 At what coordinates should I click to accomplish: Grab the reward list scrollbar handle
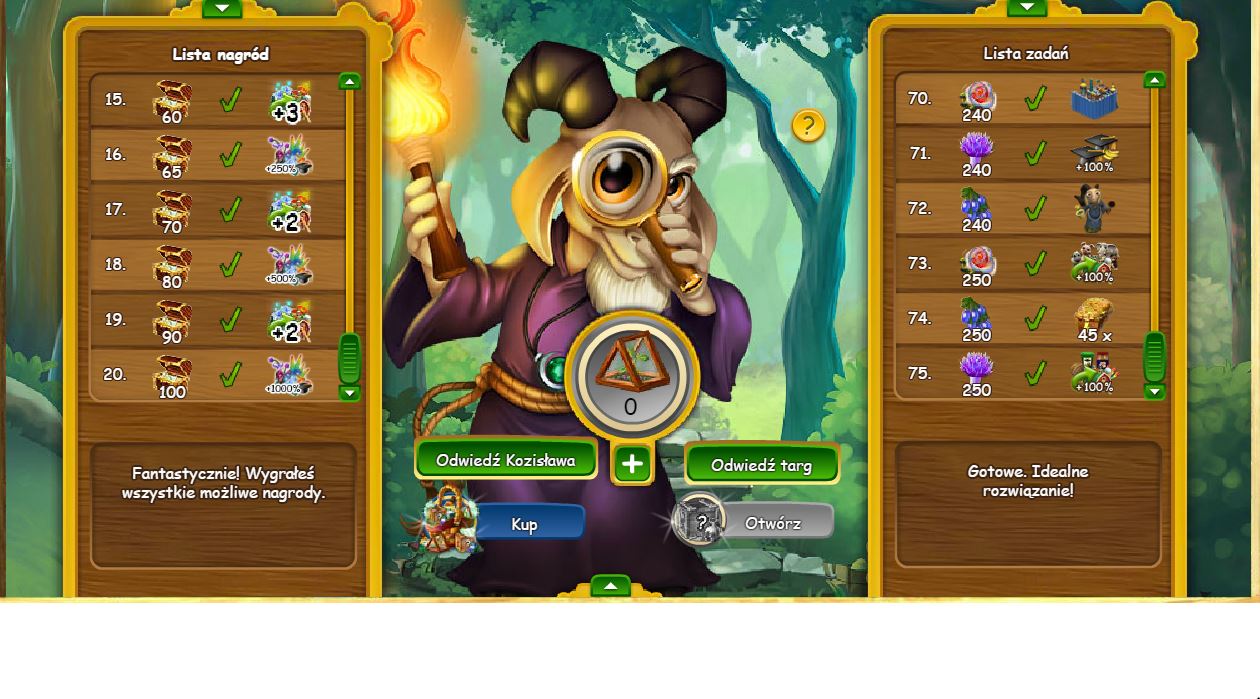pyautogui.click(x=349, y=358)
